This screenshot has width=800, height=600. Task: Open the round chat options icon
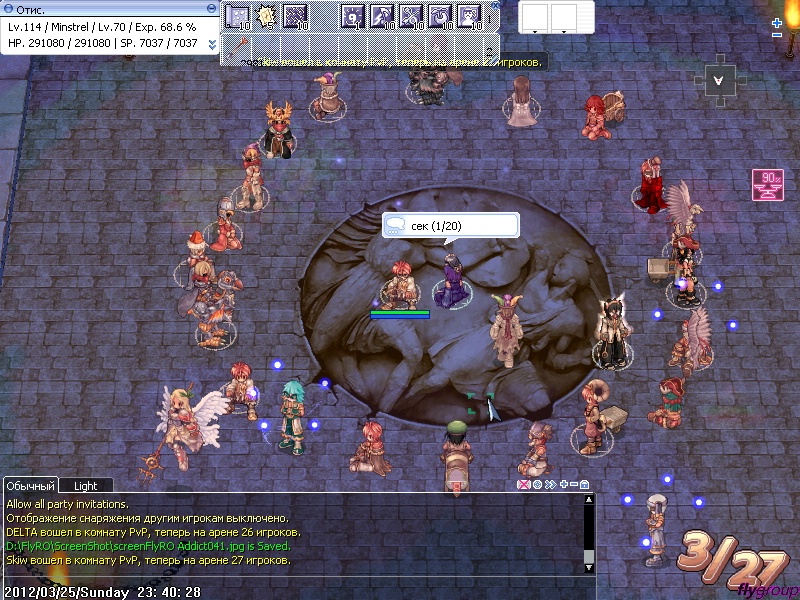click(x=537, y=485)
